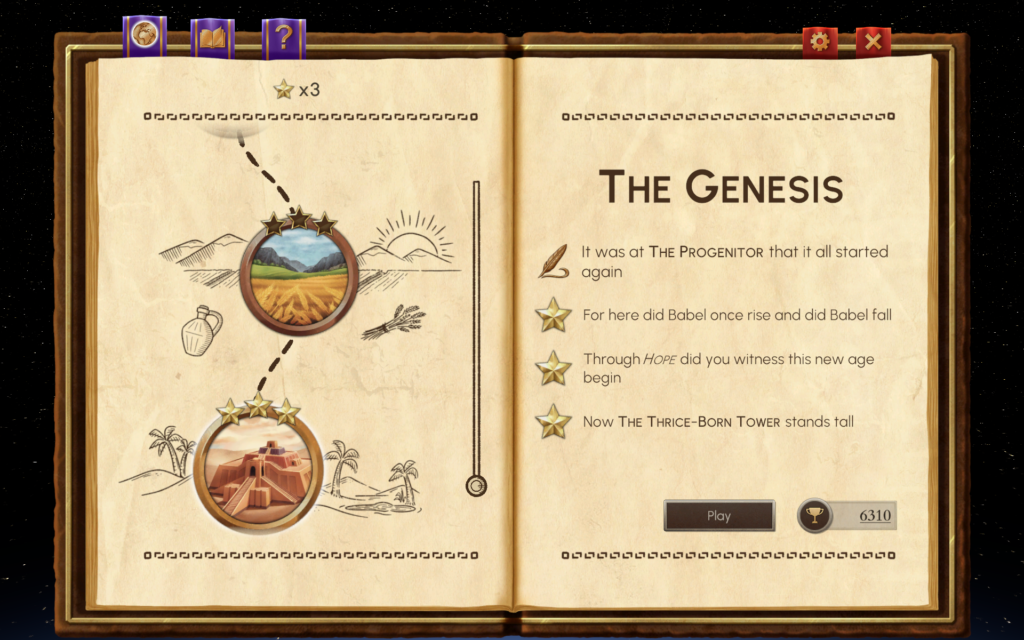Viewport: 1024px width, 640px height.
Task: Switch to the open book bookmark tab
Action: (212, 38)
